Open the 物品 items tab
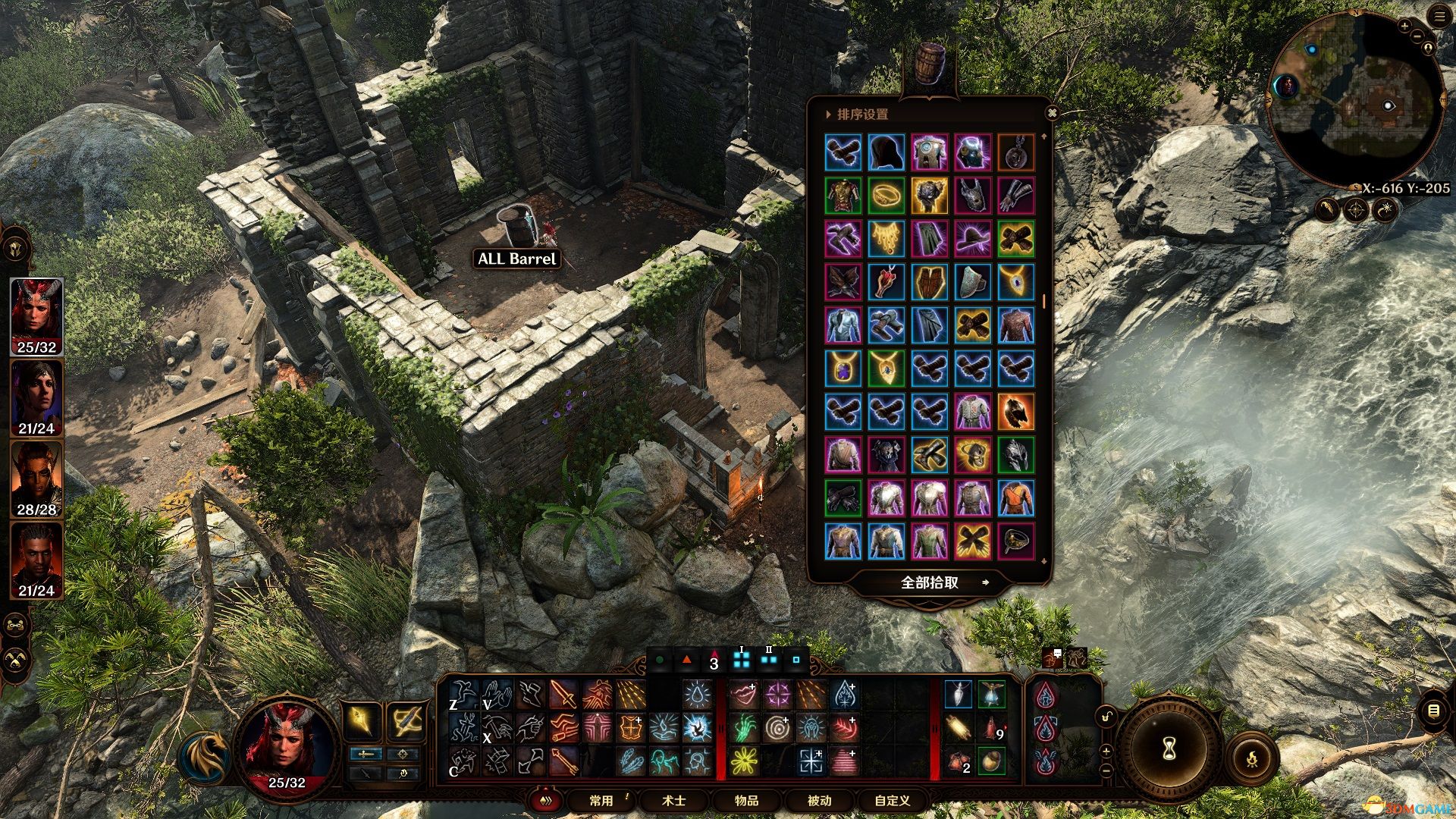The image size is (1456, 819). [x=746, y=801]
